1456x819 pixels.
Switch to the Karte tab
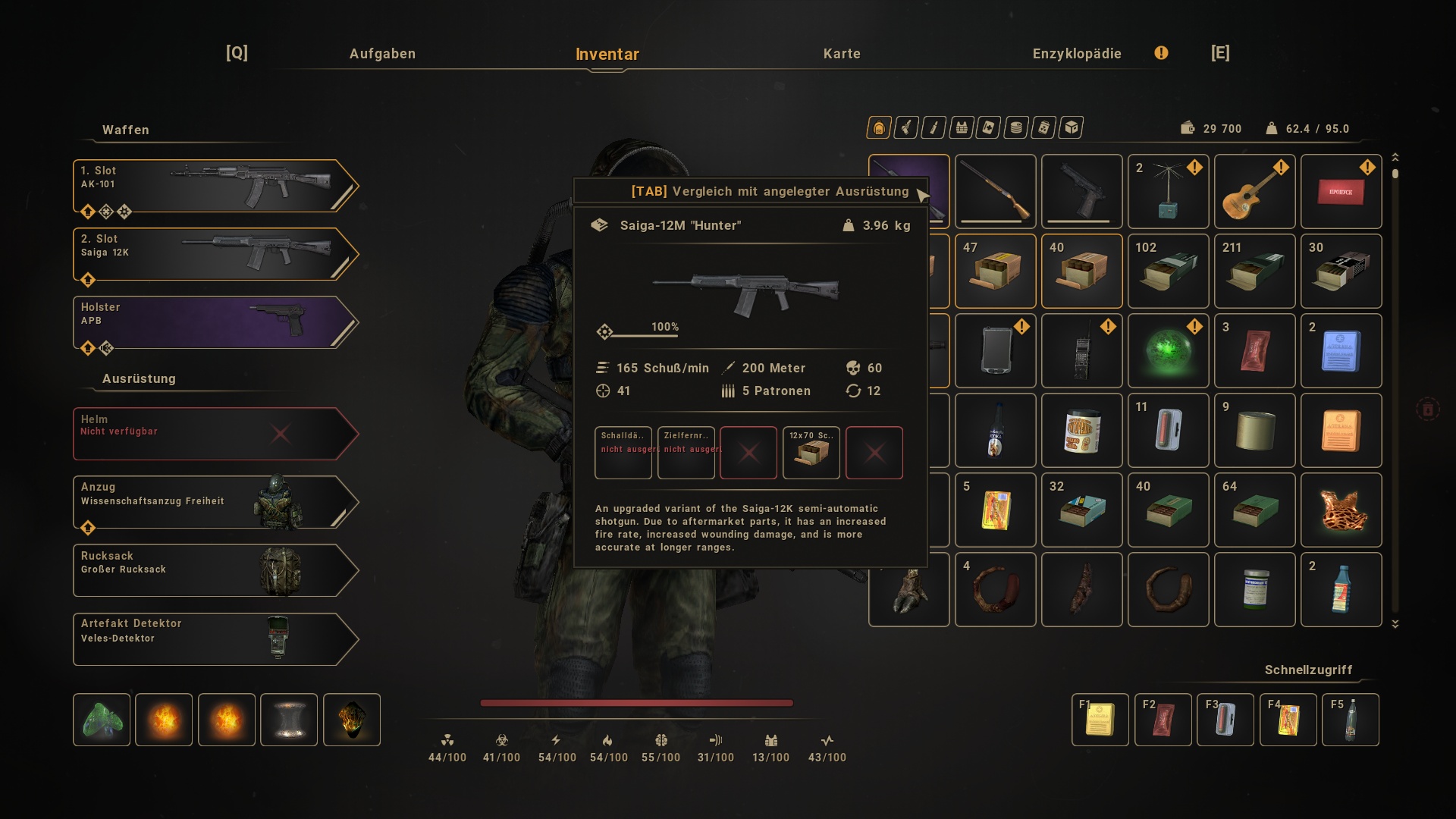point(842,54)
